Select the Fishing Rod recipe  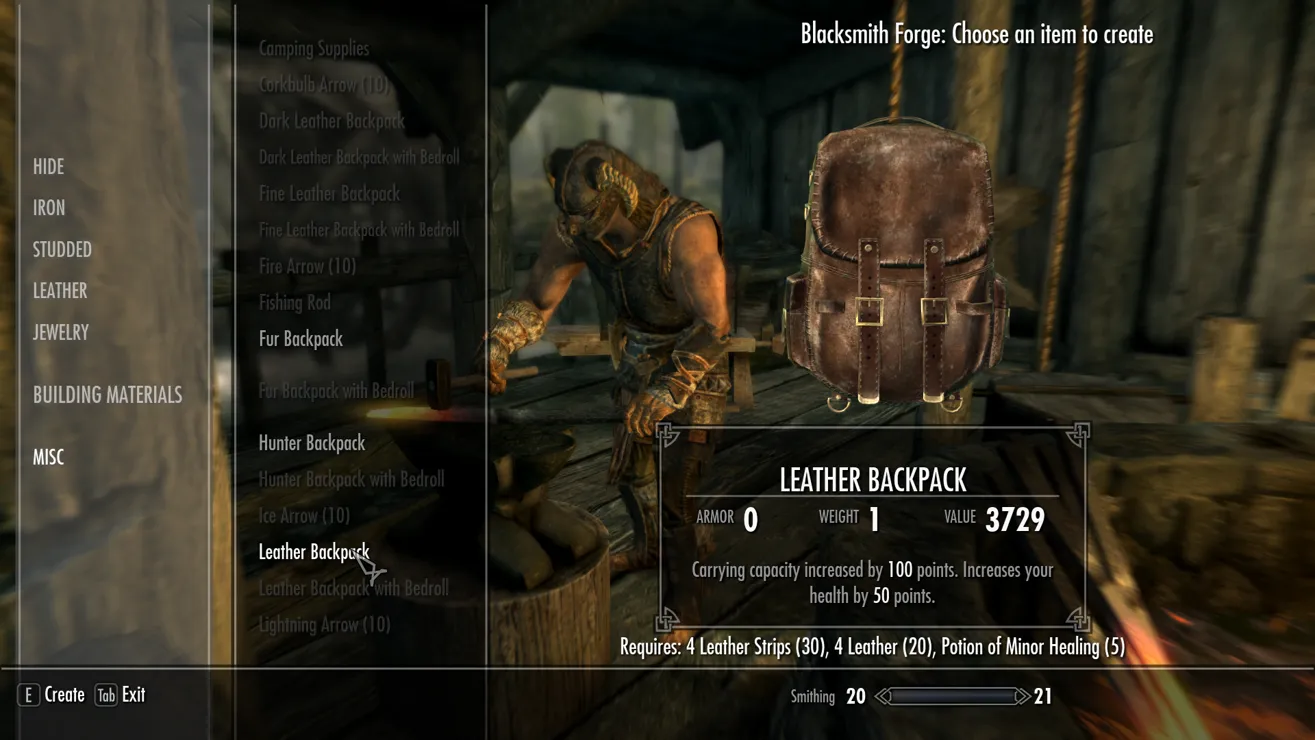click(295, 302)
